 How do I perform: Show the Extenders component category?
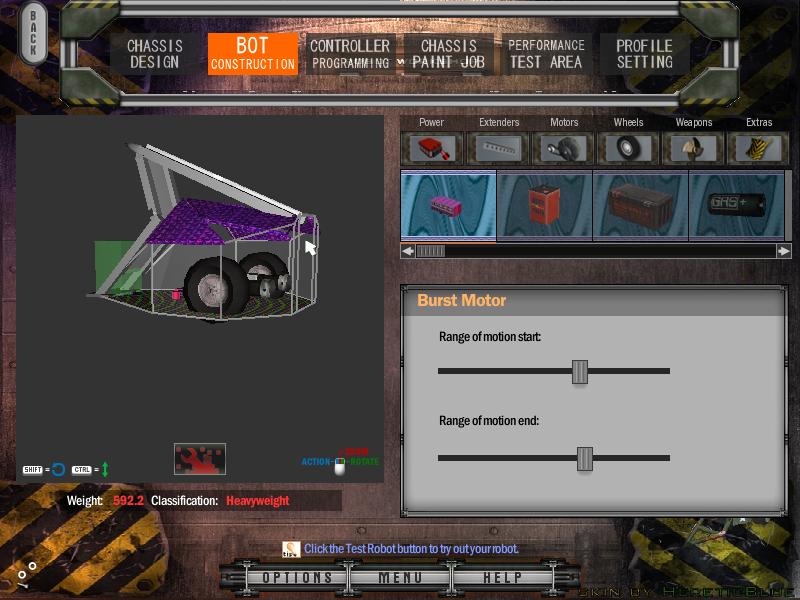tap(498, 148)
